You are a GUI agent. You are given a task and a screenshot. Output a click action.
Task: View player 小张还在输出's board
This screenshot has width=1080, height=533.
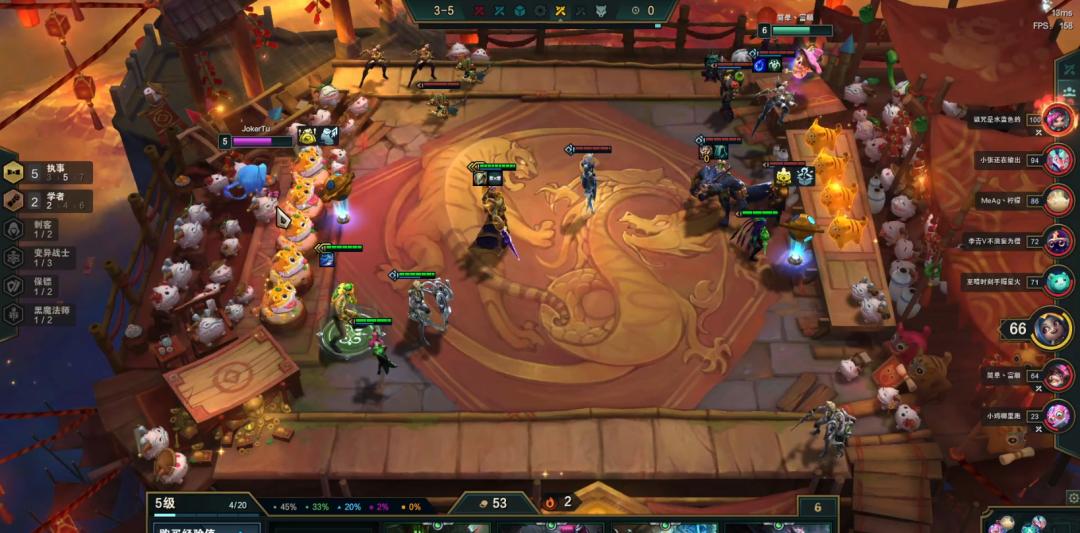tap(1058, 159)
